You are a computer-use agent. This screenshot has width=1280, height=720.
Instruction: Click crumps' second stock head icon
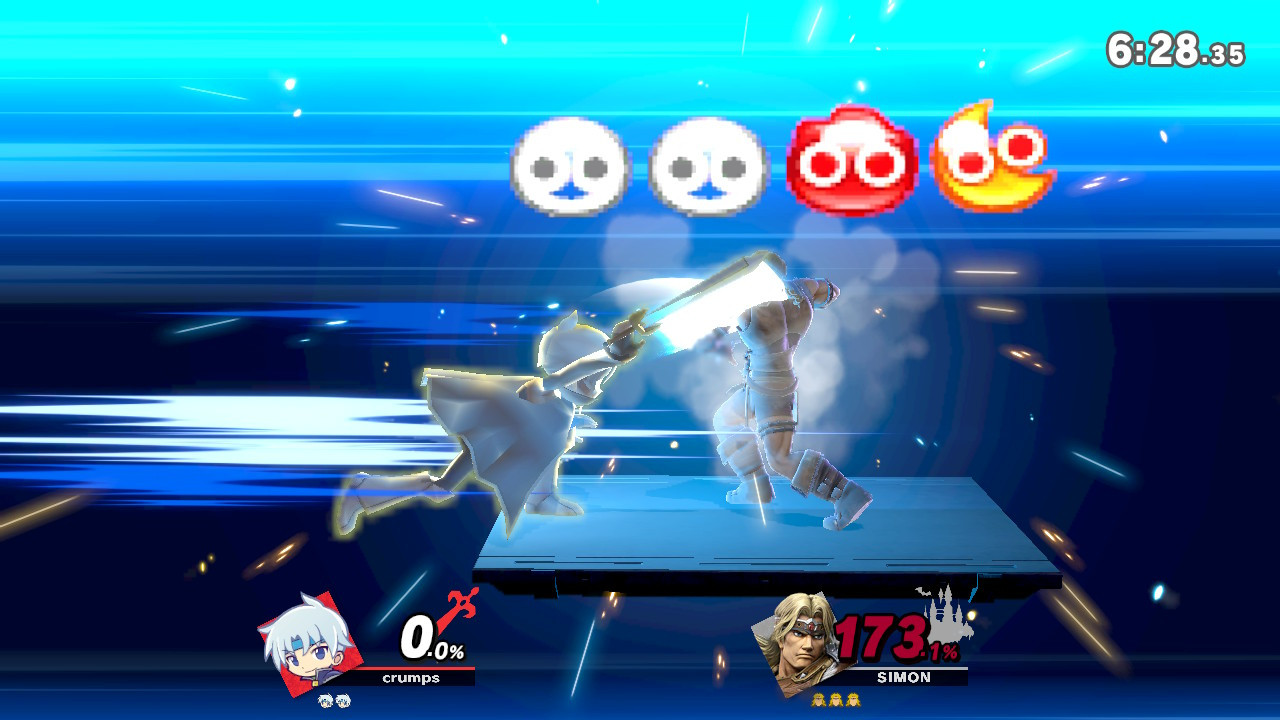(x=343, y=700)
